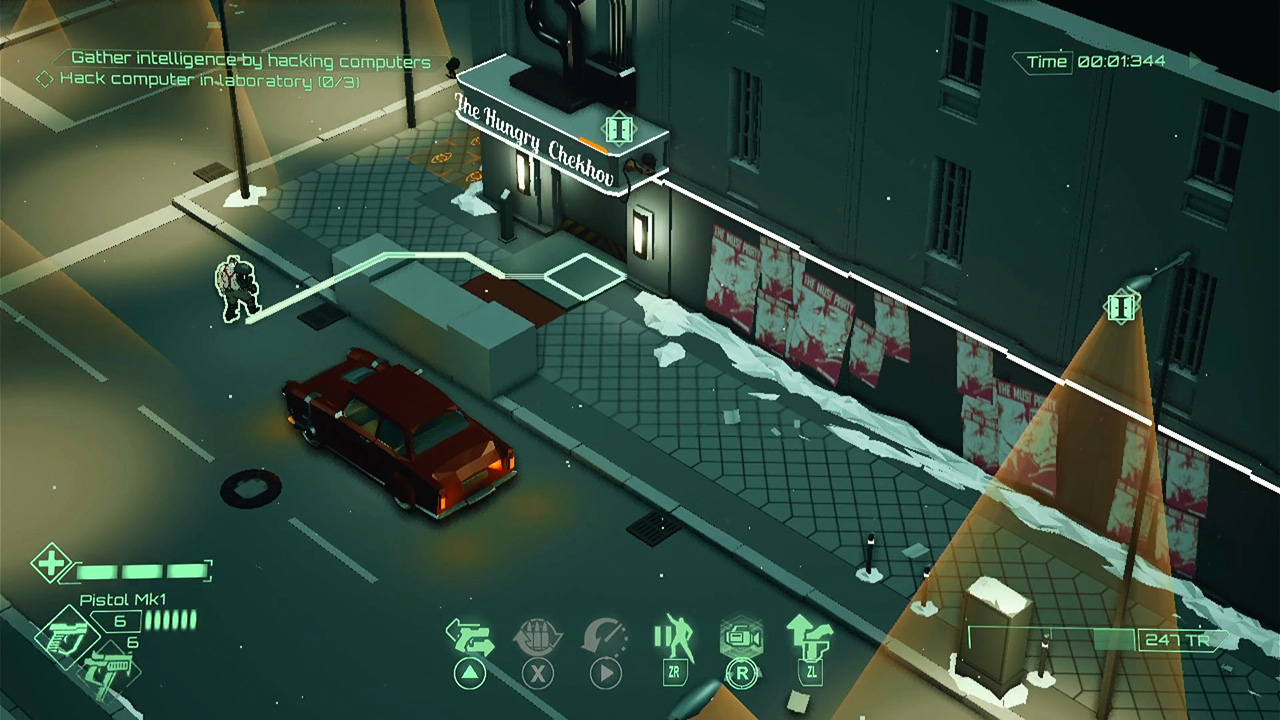
Task: Select the weapon swap action icon
Action: (x=470, y=637)
